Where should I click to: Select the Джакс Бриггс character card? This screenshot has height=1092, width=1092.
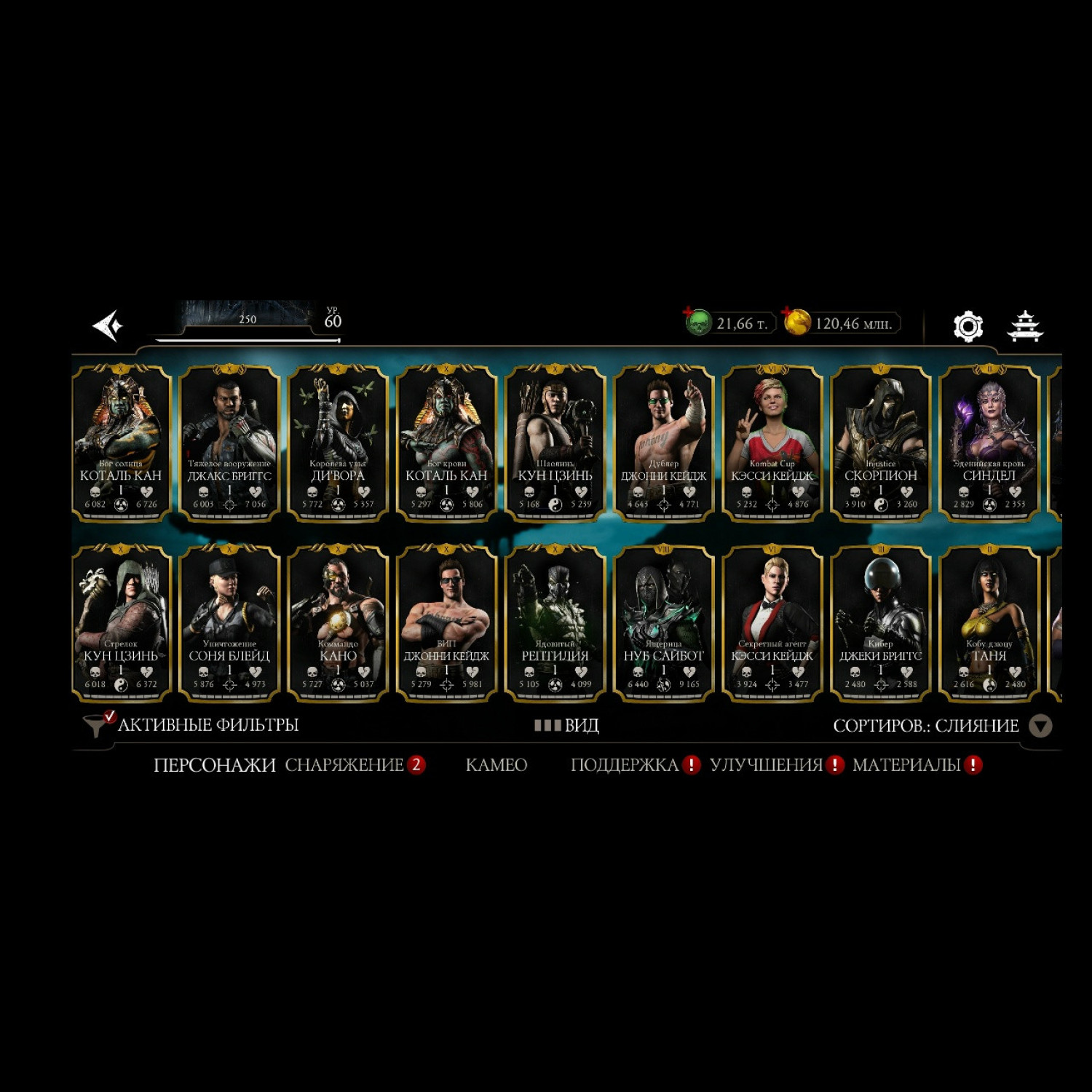tap(229, 443)
